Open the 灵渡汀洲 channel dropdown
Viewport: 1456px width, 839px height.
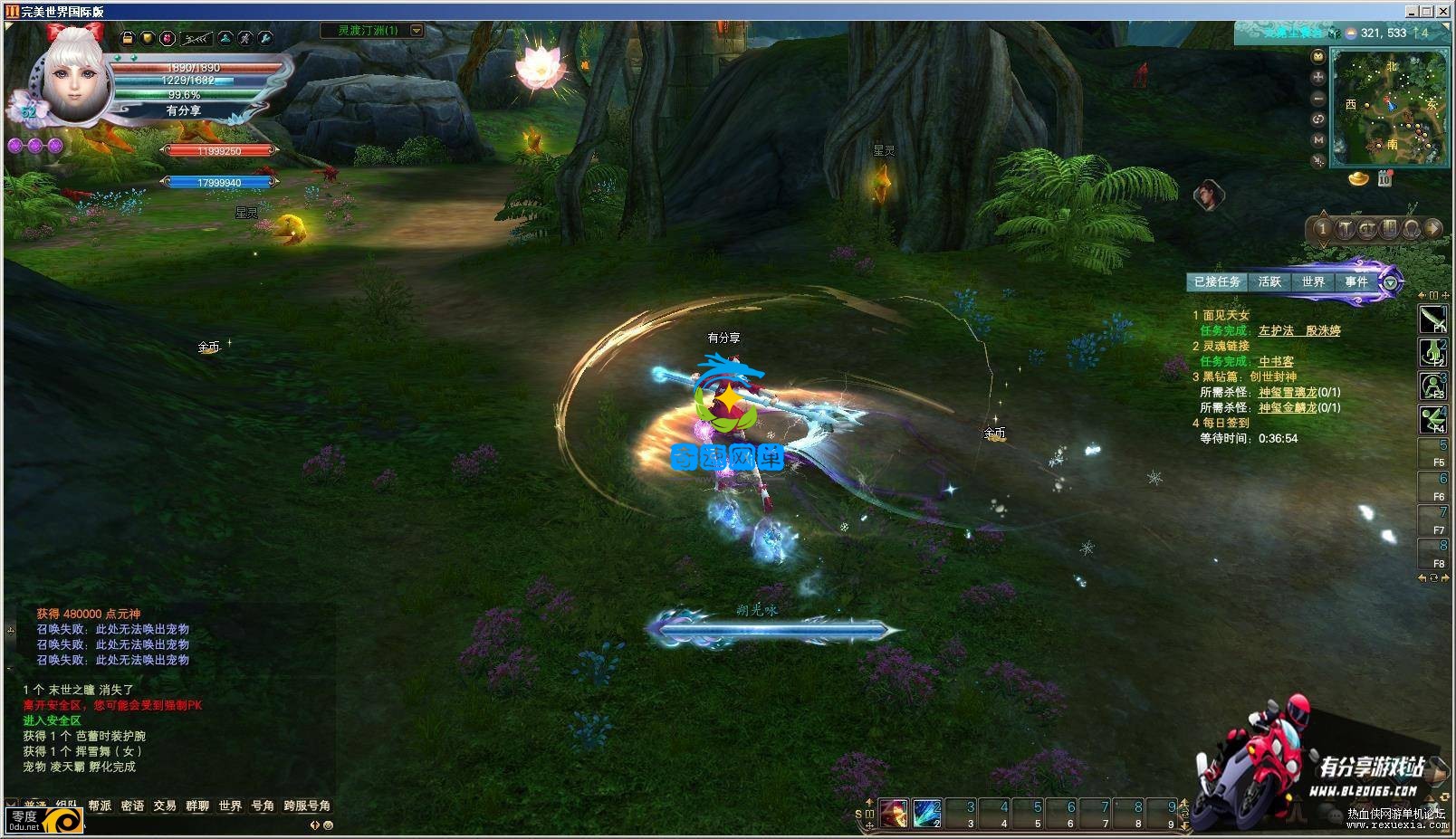click(417, 31)
